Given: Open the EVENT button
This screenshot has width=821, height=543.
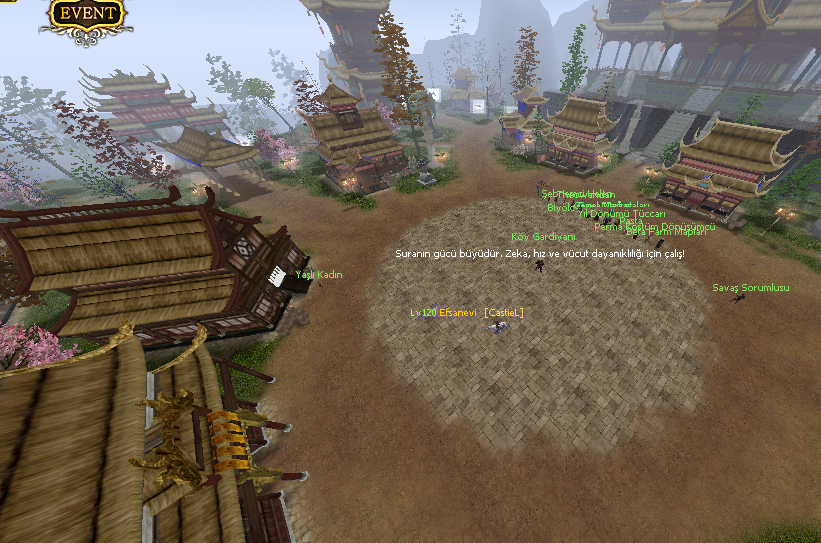Looking at the screenshot, I should pyautogui.click(x=87, y=14).
